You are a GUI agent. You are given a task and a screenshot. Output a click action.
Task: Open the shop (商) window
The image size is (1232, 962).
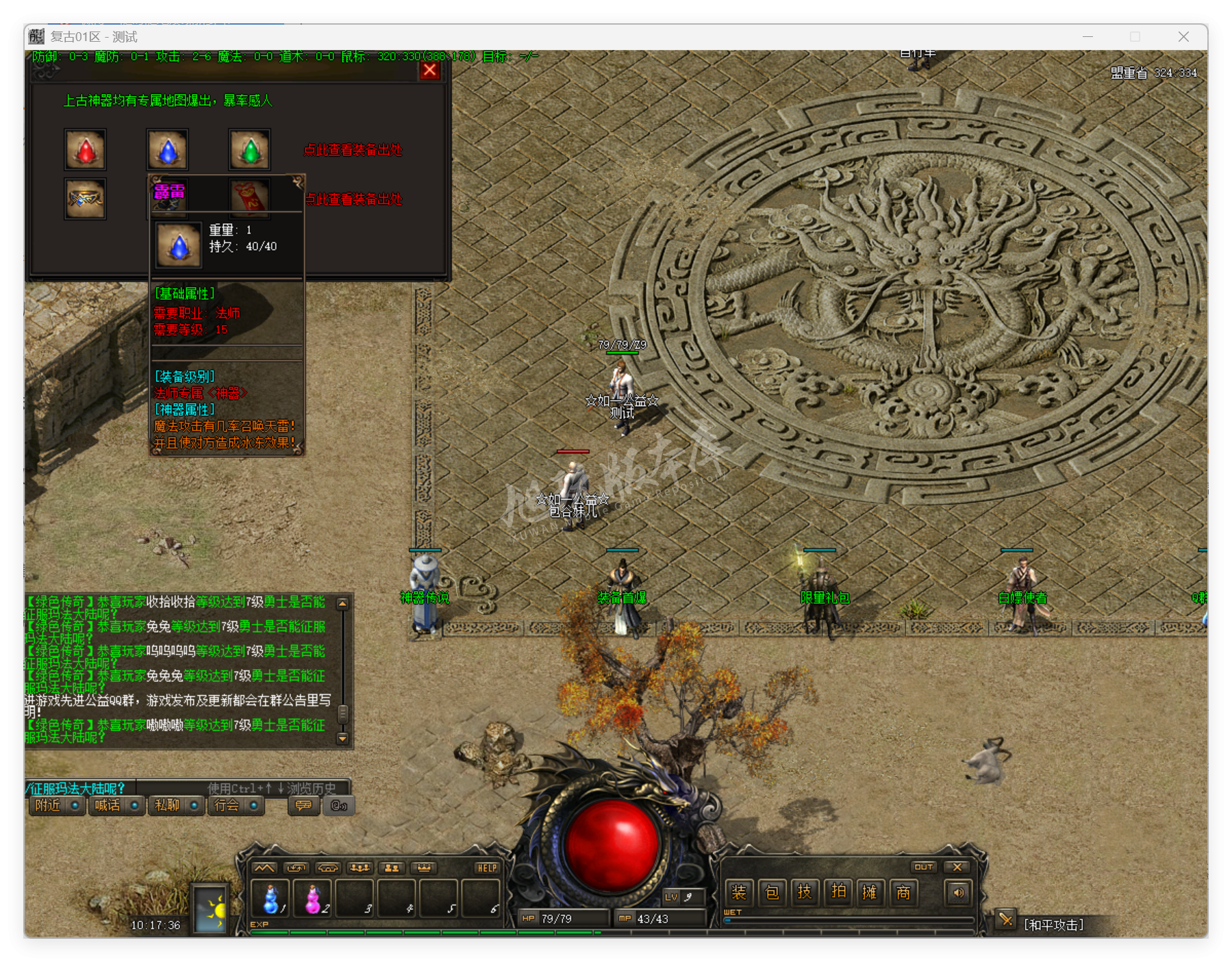[903, 892]
